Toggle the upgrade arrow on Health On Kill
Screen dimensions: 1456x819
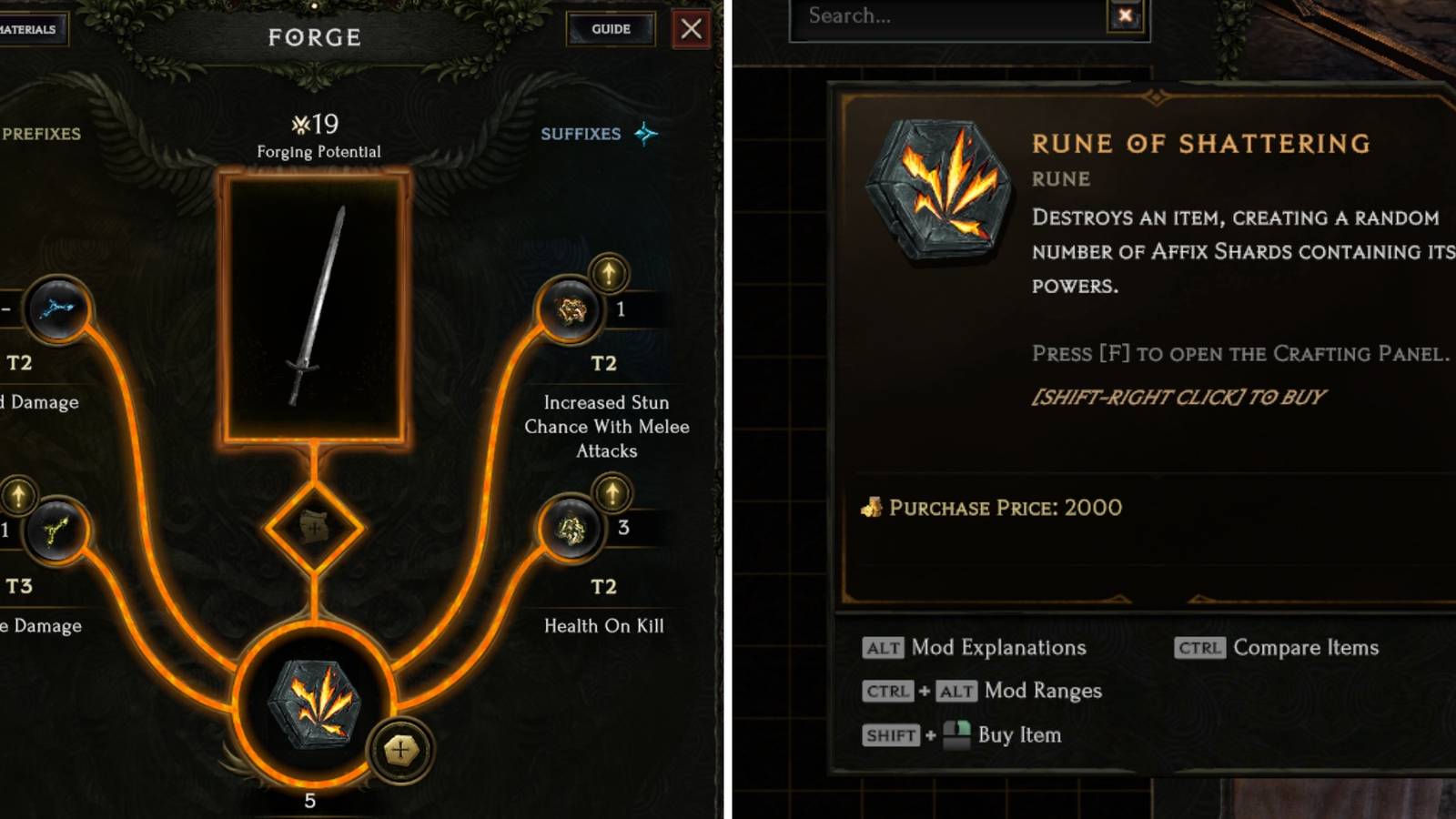point(611,492)
